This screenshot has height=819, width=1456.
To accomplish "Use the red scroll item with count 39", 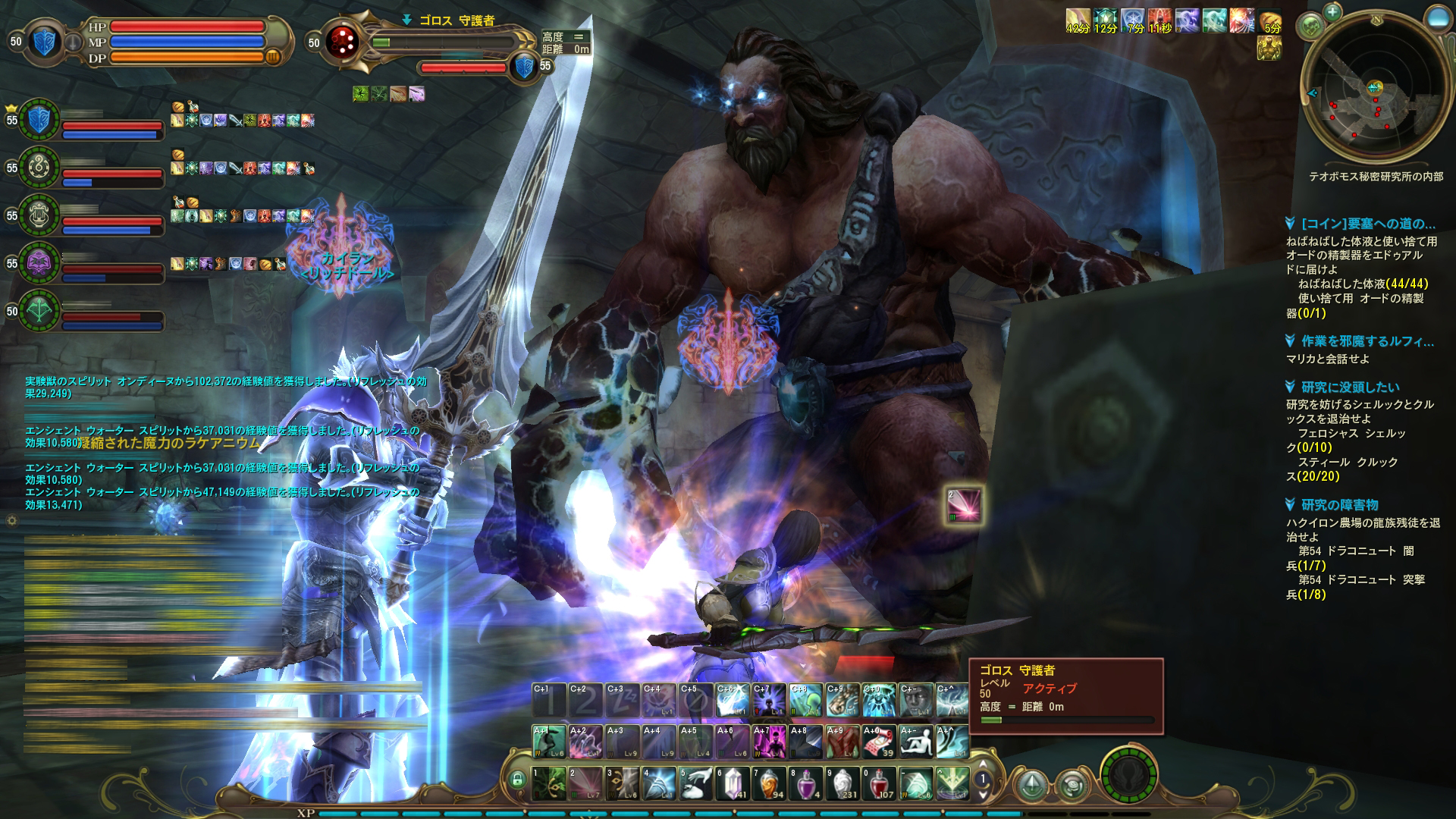I will click(x=878, y=742).
